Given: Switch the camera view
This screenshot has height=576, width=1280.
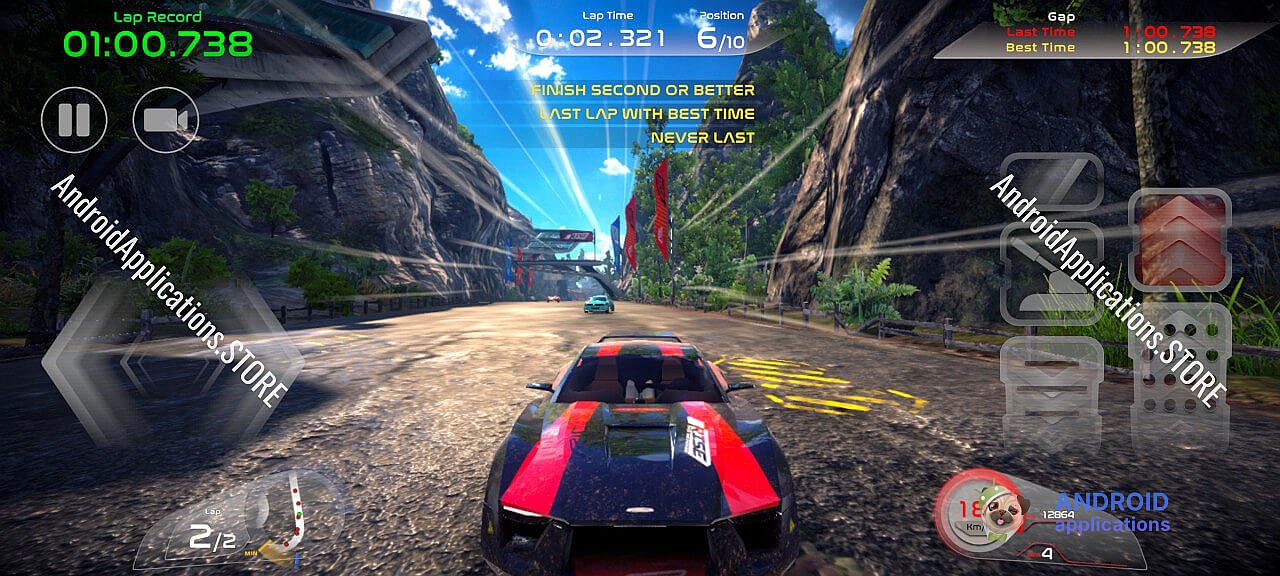Looking at the screenshot, I should click(x=166, y=120).
